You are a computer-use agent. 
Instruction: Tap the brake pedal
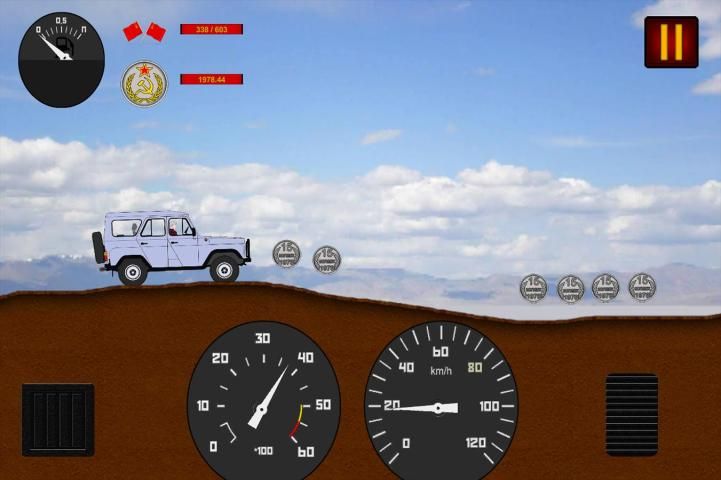point(58,419)
